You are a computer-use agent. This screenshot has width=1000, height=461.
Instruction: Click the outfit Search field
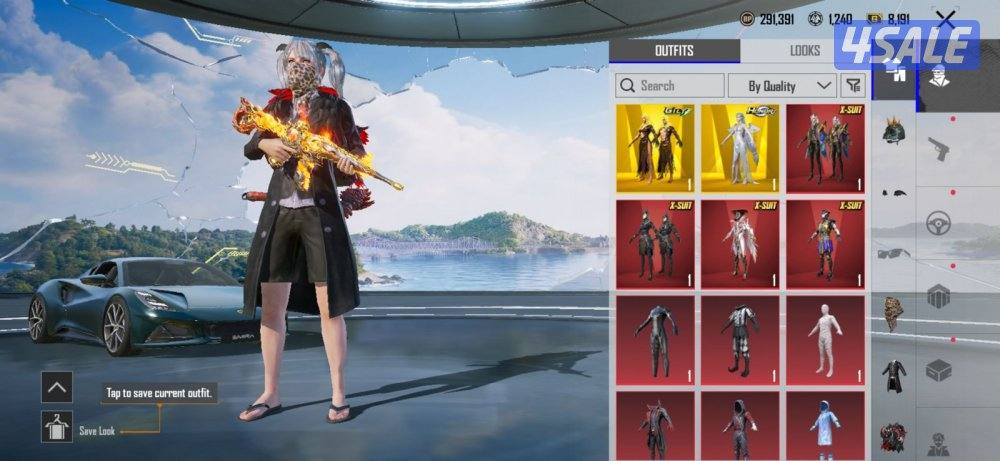[x=670, y=86]
